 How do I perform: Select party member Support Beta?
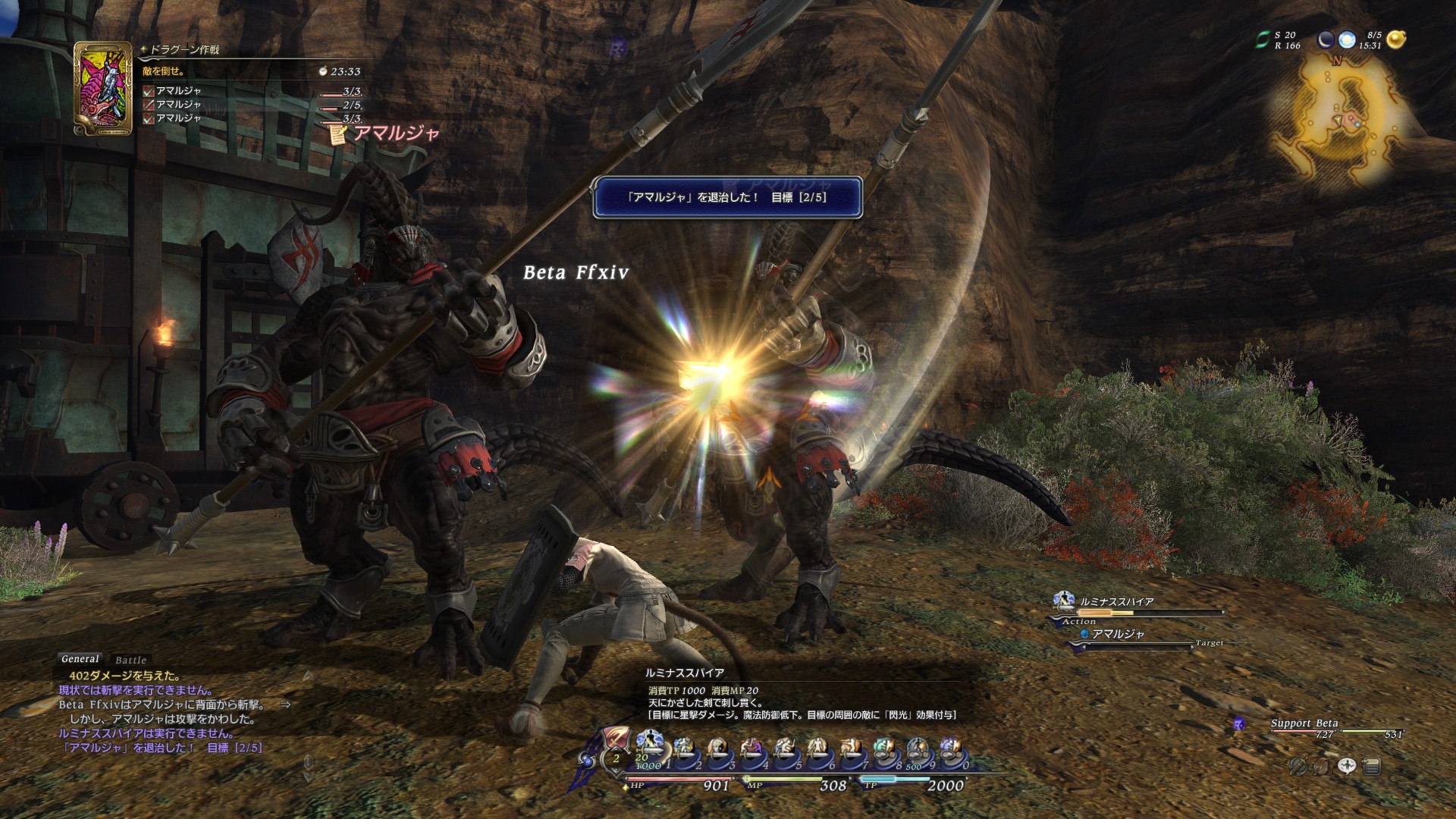pos(1304,723)
